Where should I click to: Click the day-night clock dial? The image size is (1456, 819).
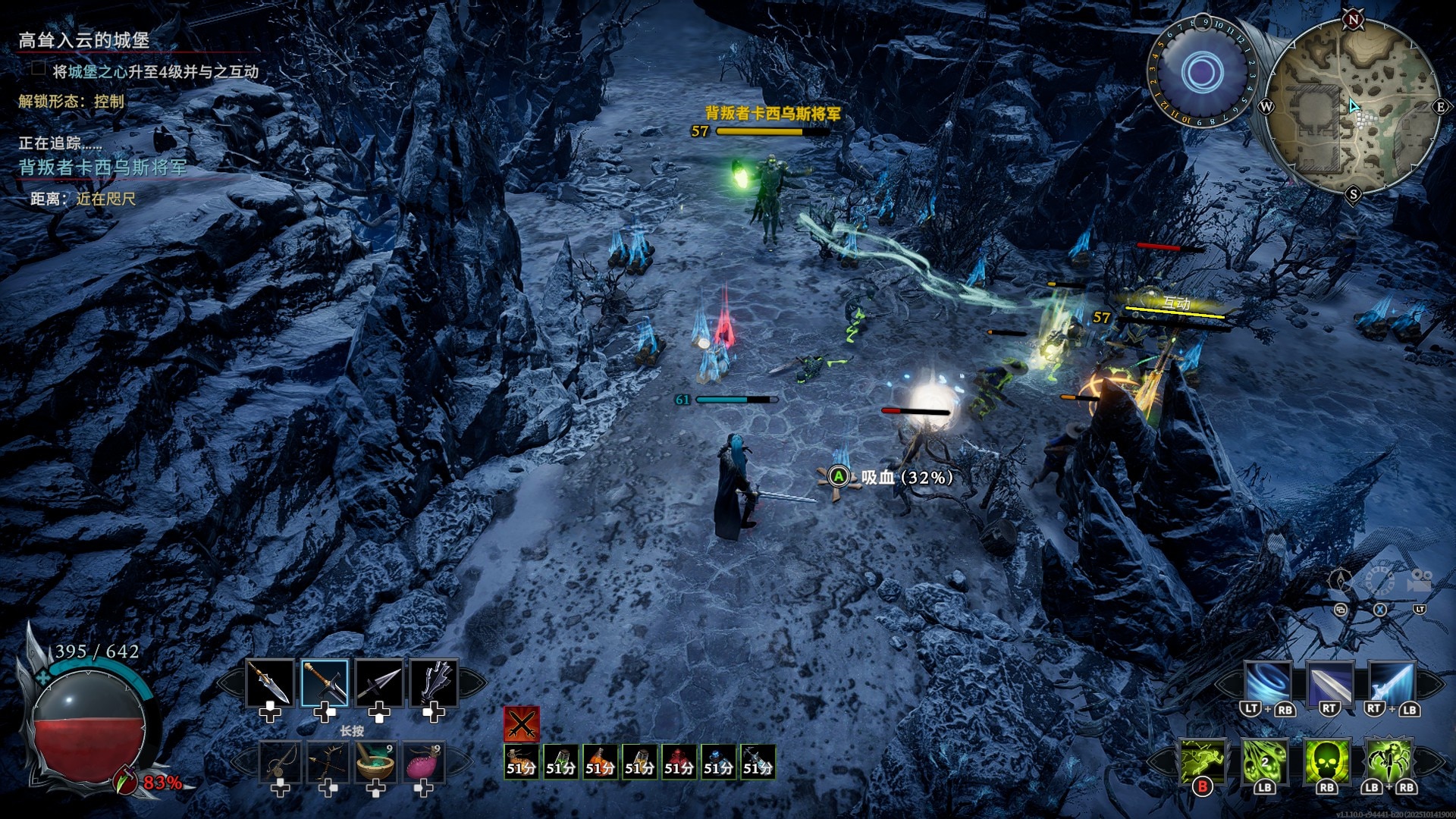[1202, 72]
